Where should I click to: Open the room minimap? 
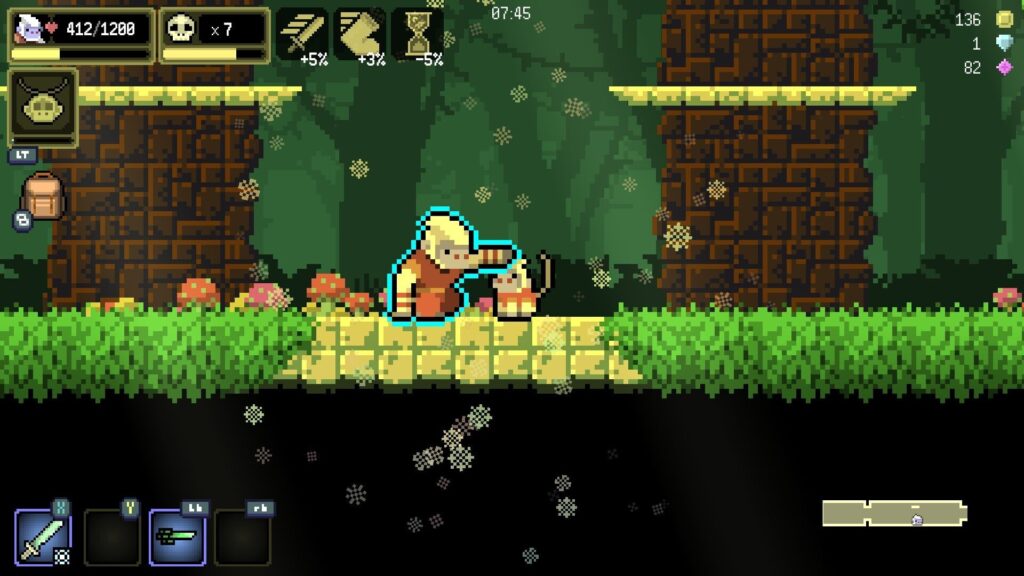pyautogui.click(x=894, y=513)
